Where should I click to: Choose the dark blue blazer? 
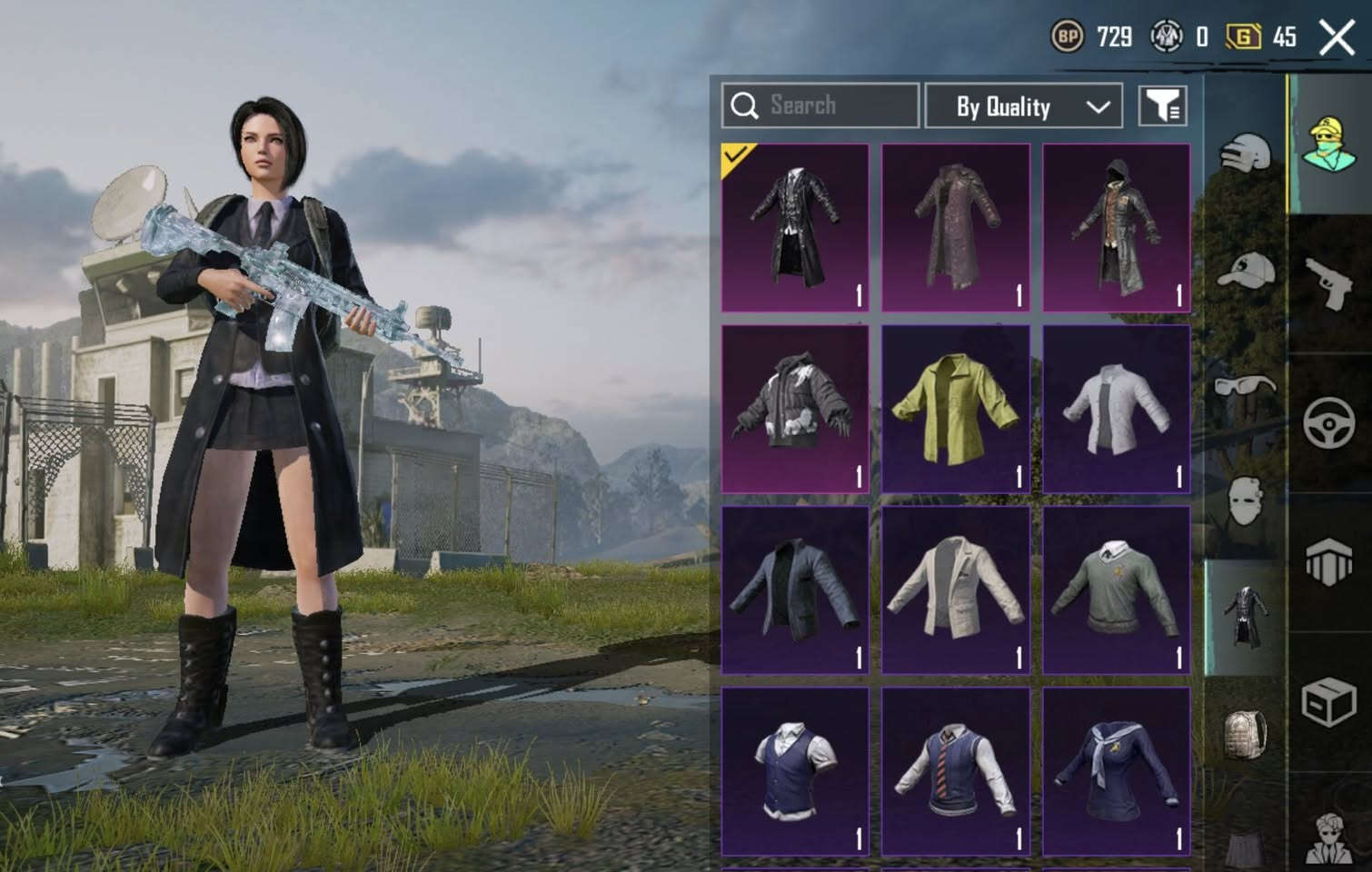tap(795, 590)
